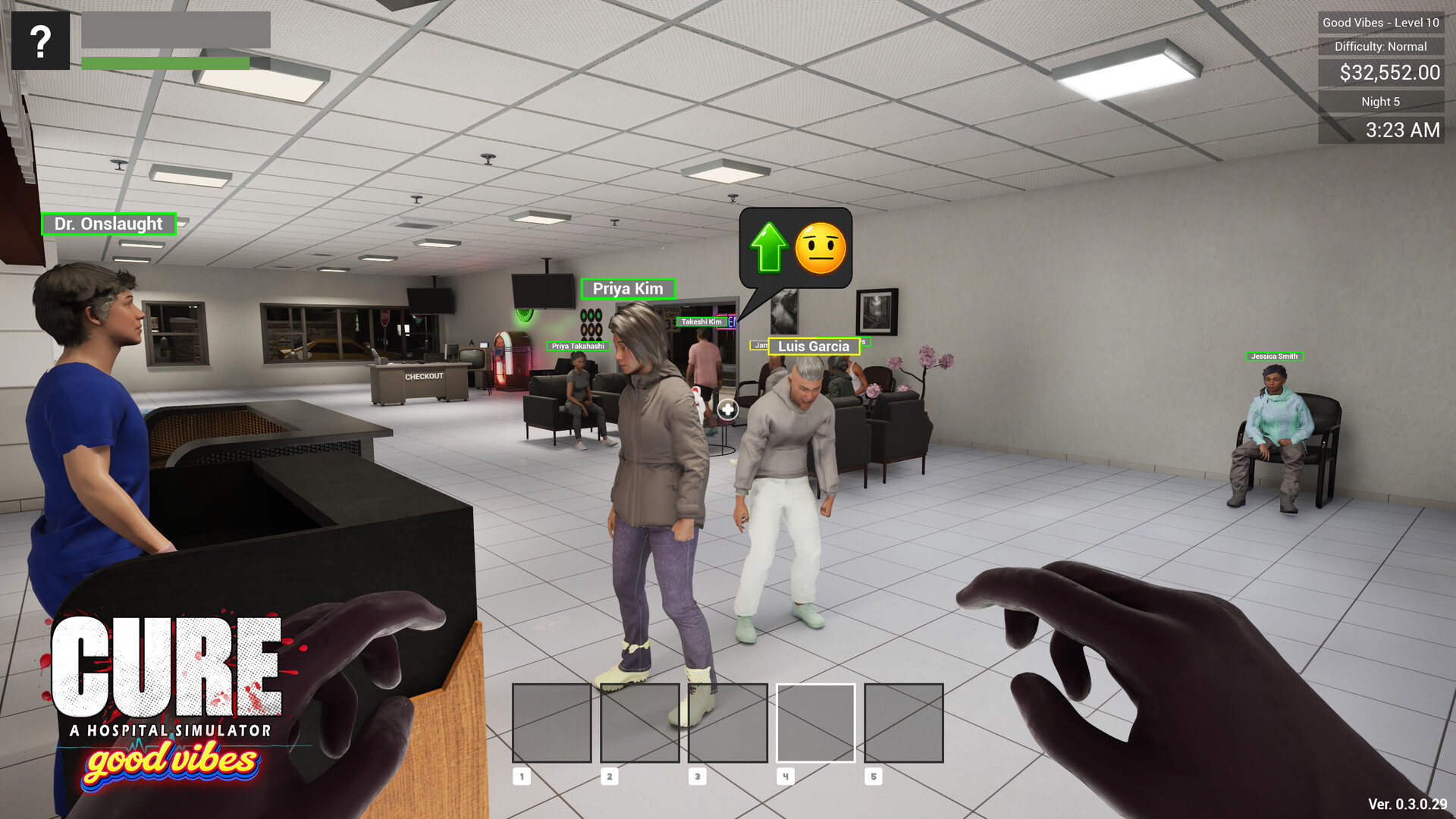Click the green progress bar top-left
1456x819 pixels.
pyautogui.click(x=165, y=63)
